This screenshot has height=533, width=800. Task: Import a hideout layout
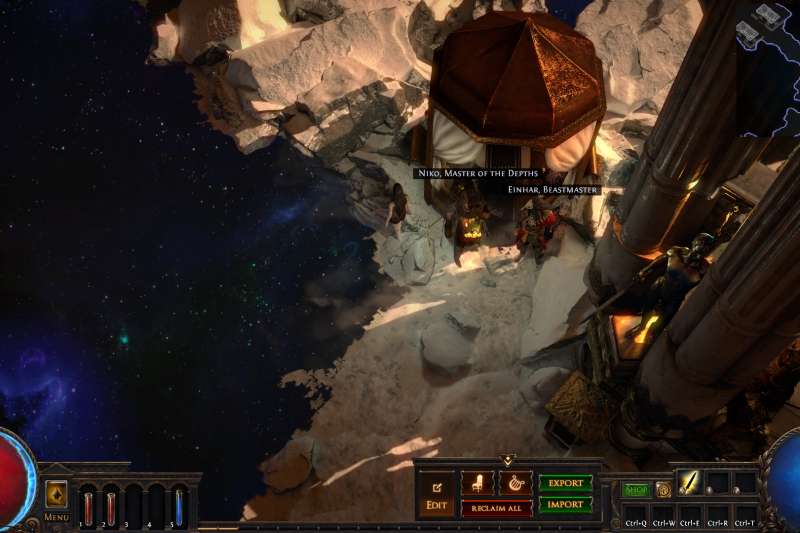pos(565,505)
